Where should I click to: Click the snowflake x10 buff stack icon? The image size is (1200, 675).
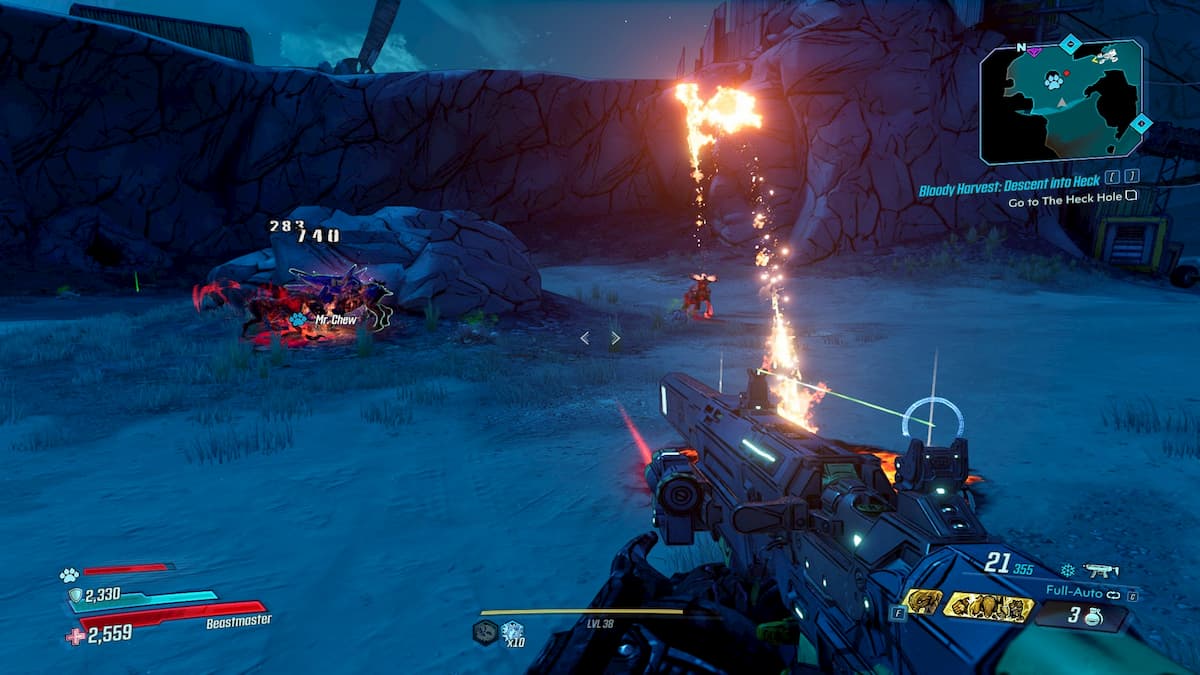point(513,631)
